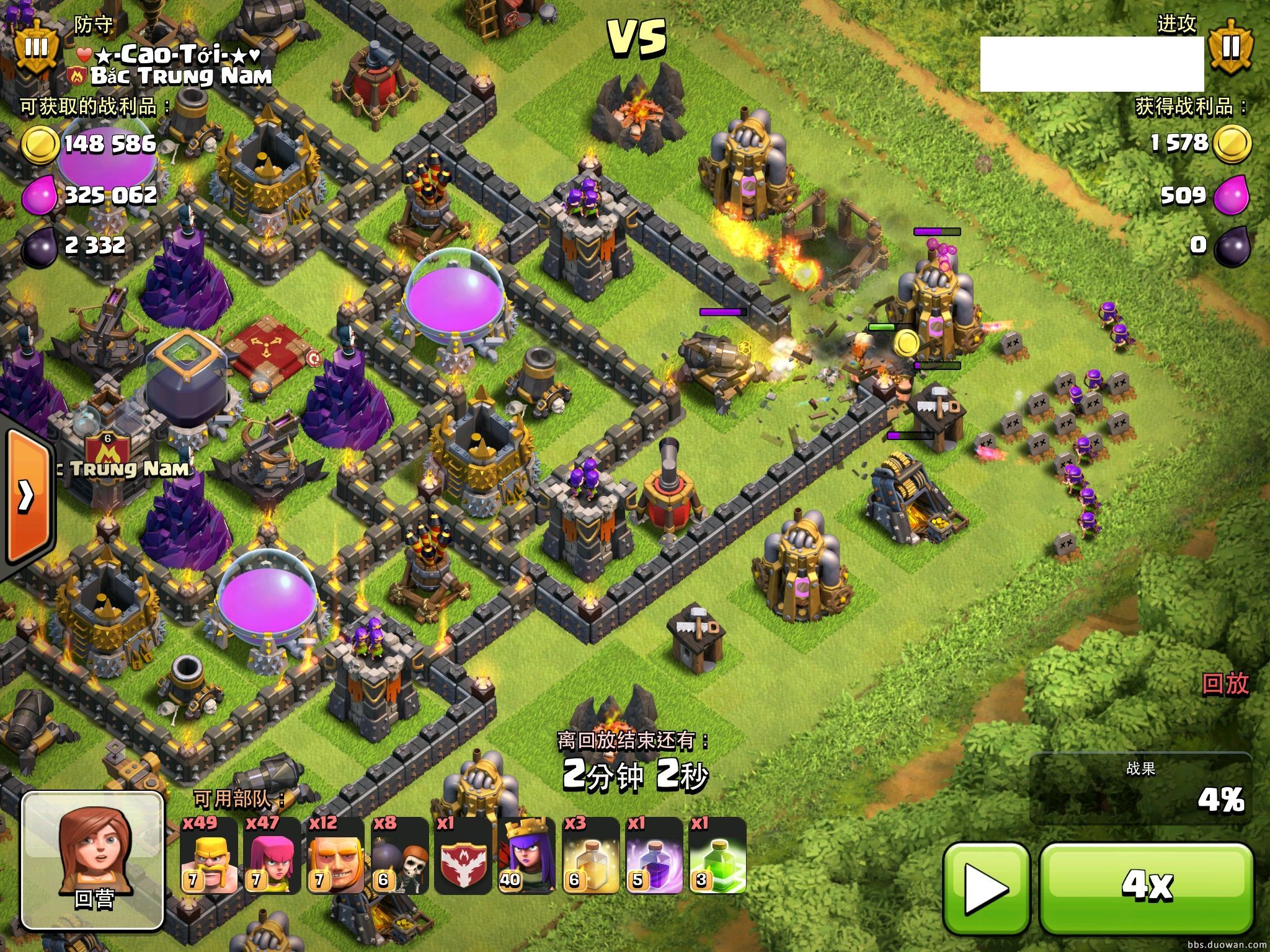Expand the orange side arrow panel
This screenshot has width=1270, height=952.
click(26, 496)
